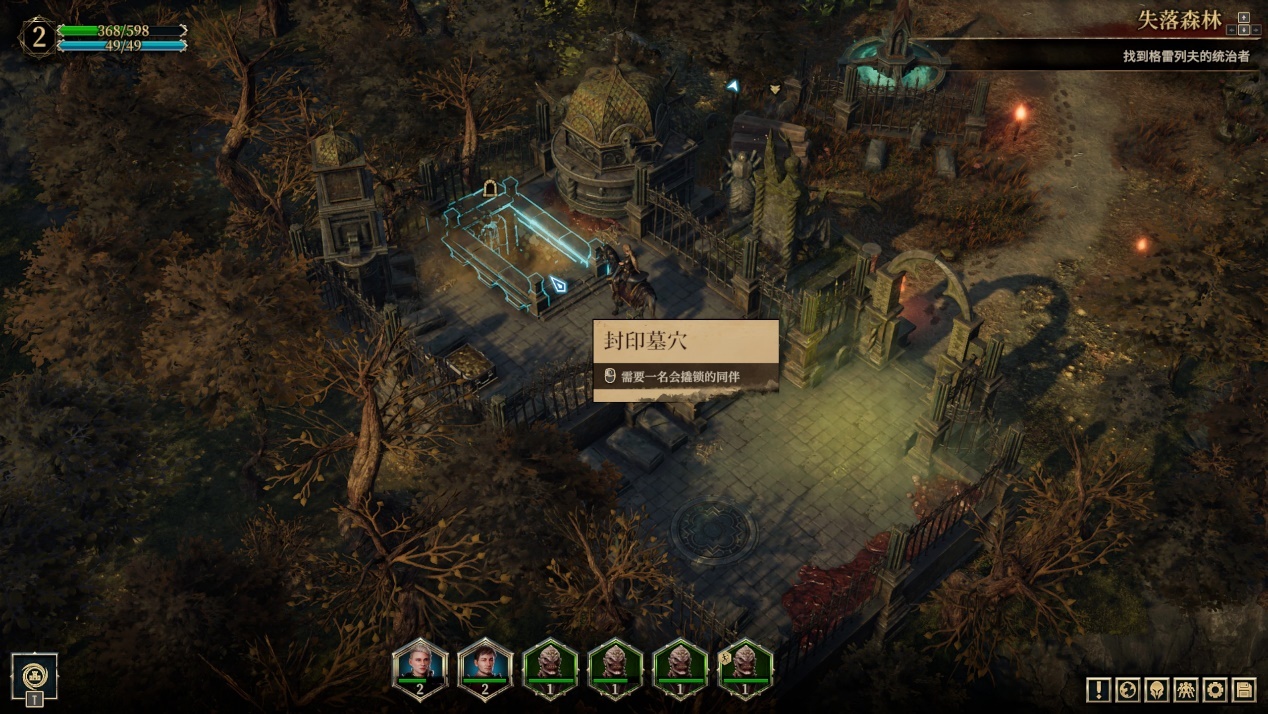Click the floppy disk save icon

pyautogui.click(x=1243, y=689)
